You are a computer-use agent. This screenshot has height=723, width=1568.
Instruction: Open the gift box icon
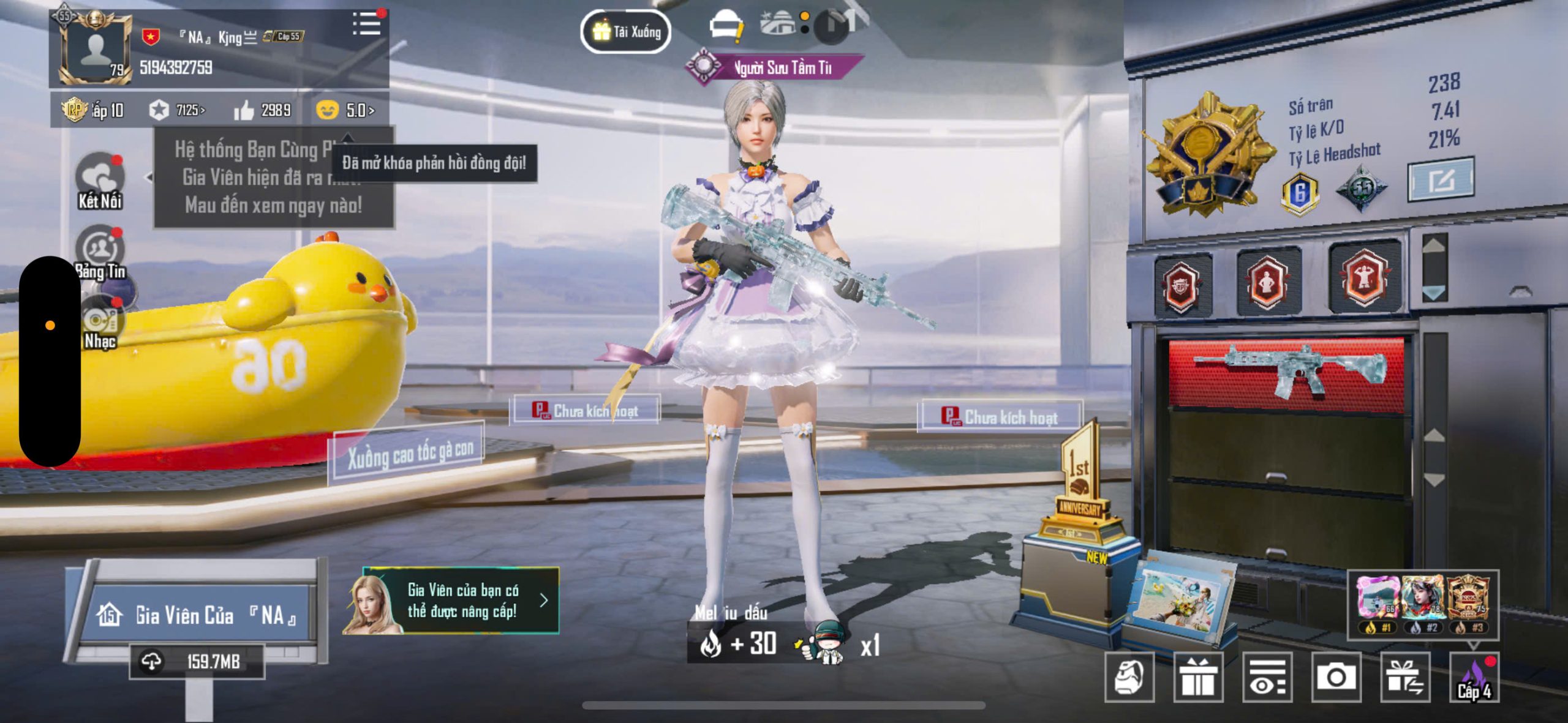click(x=1198, y=677)
